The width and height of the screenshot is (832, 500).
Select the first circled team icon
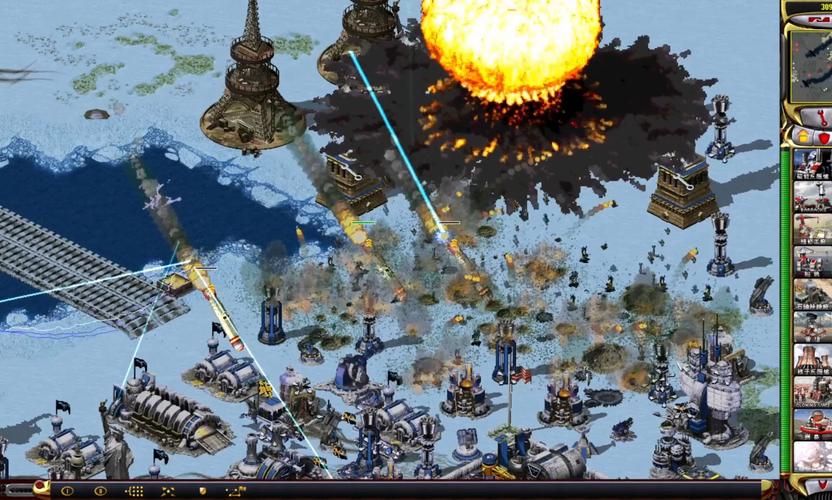point(67,491)
